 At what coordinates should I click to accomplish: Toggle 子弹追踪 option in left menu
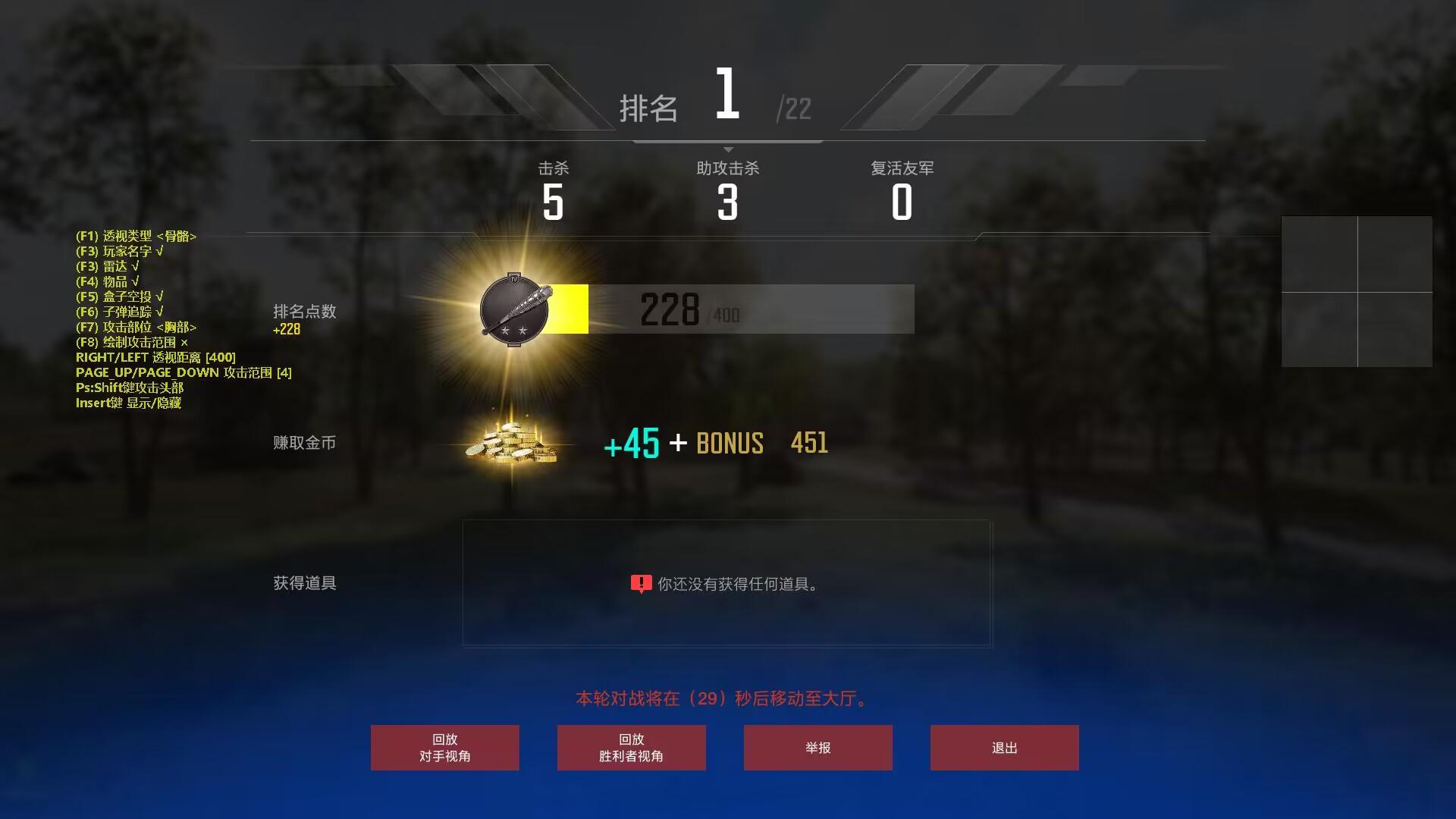coord(121,312)
